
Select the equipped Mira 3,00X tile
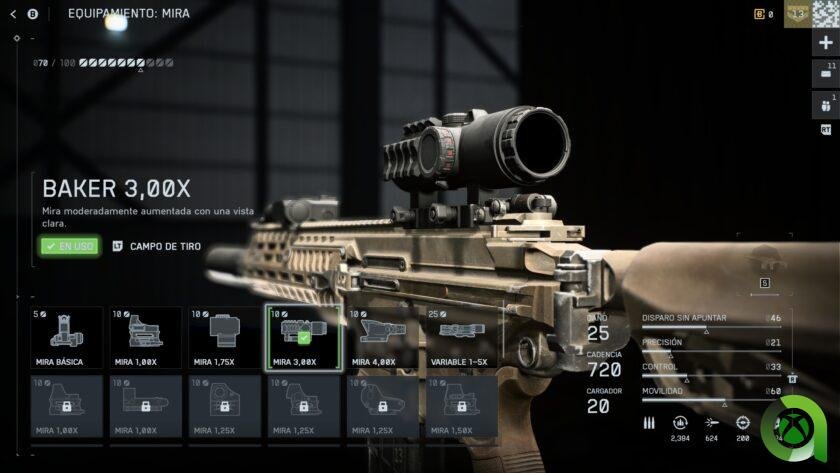303,338
